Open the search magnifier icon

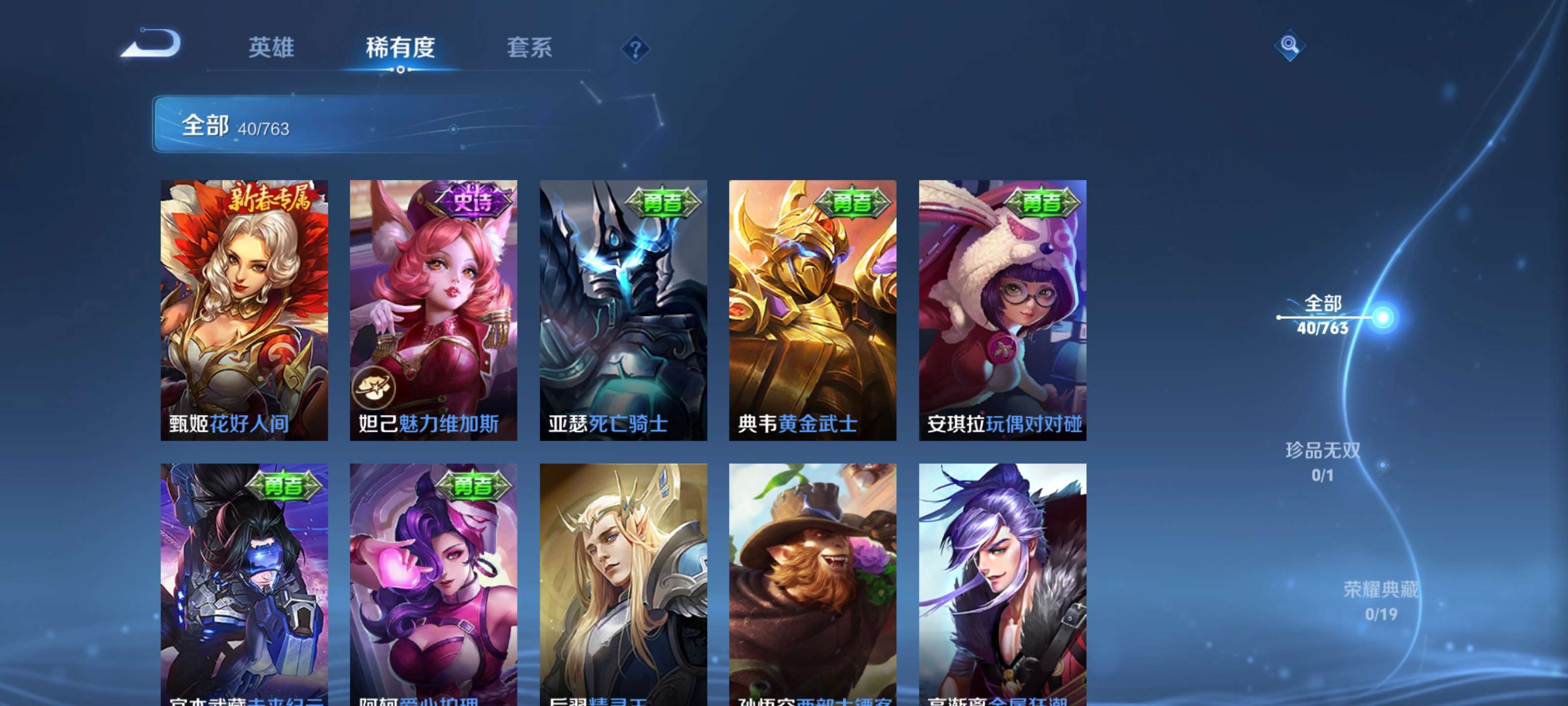(1291, 46)
